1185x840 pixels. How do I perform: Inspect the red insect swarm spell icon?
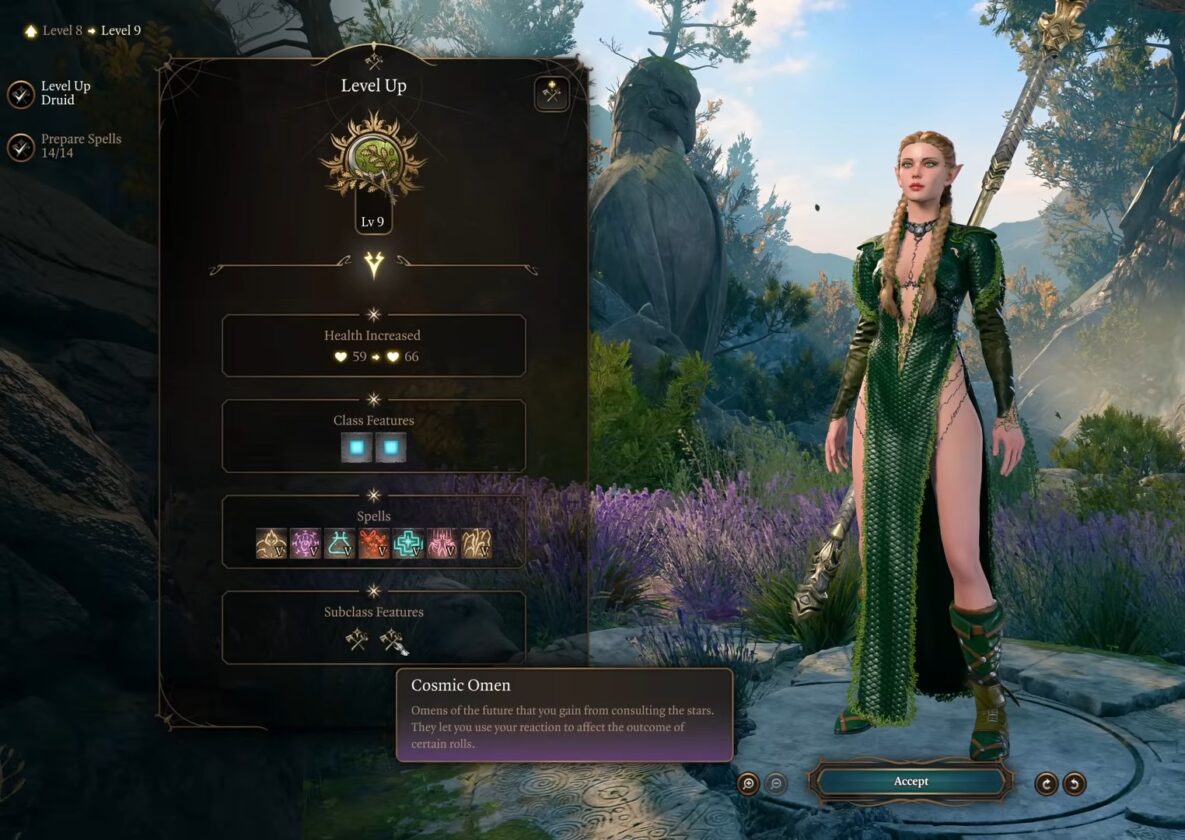[373, 543]
